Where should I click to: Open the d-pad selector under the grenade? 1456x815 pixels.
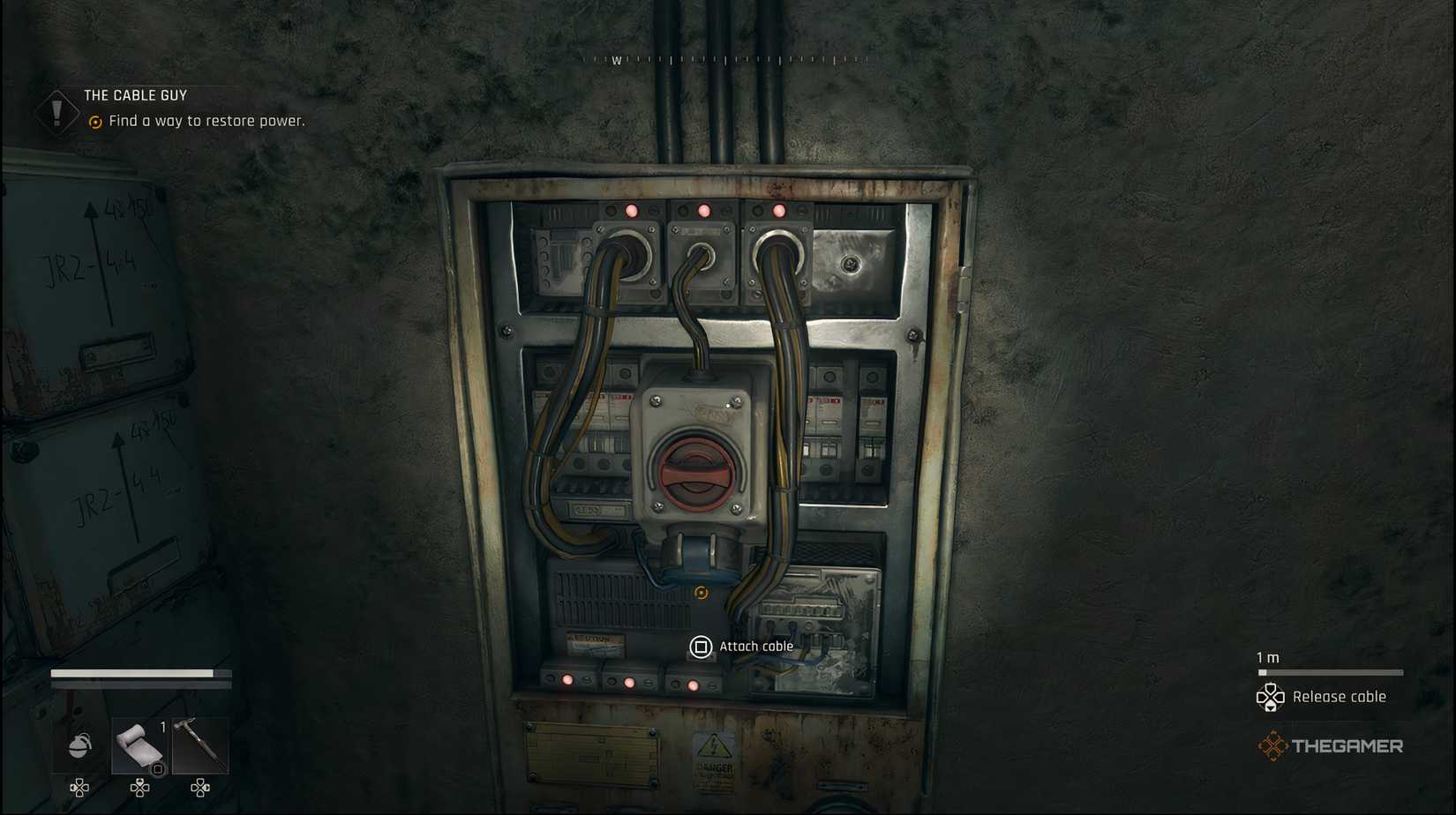78,789
